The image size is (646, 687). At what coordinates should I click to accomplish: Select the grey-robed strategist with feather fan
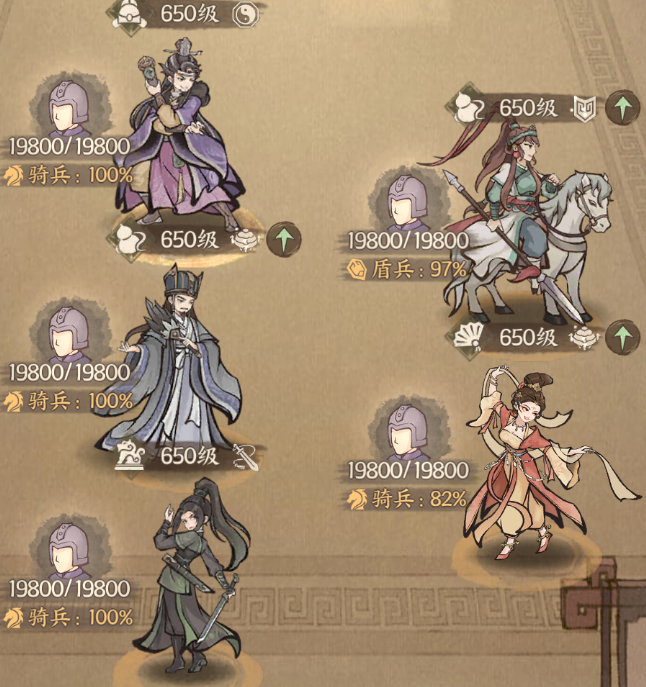(172, 360)
